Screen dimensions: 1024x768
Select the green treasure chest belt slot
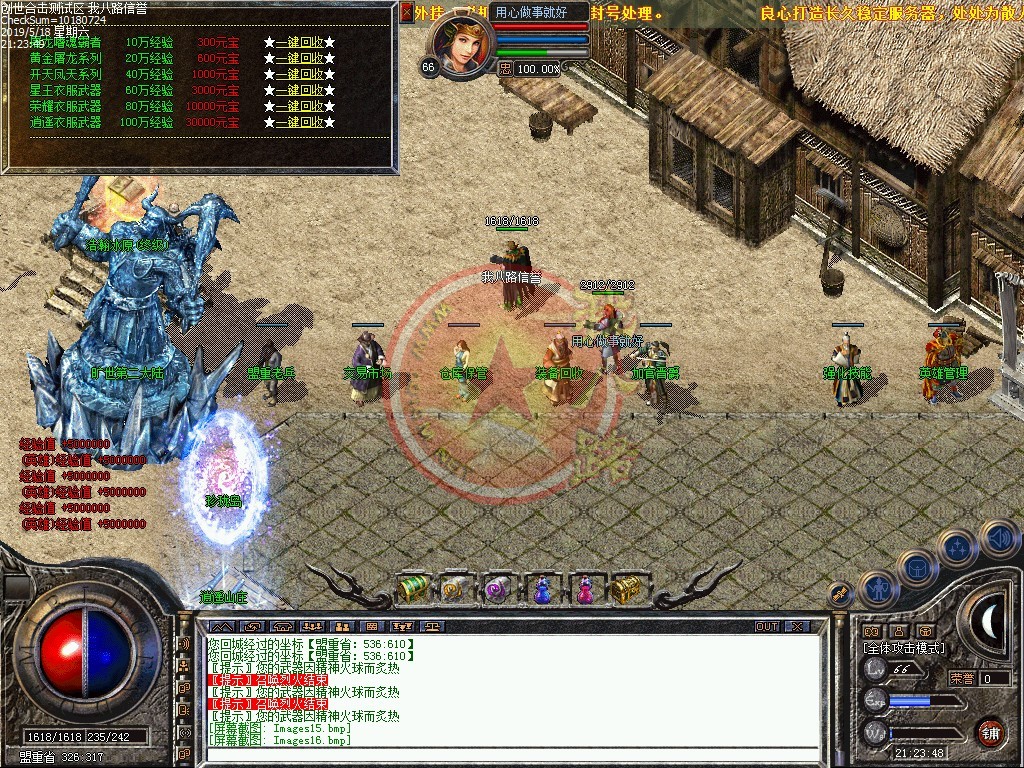coord(413,589)
